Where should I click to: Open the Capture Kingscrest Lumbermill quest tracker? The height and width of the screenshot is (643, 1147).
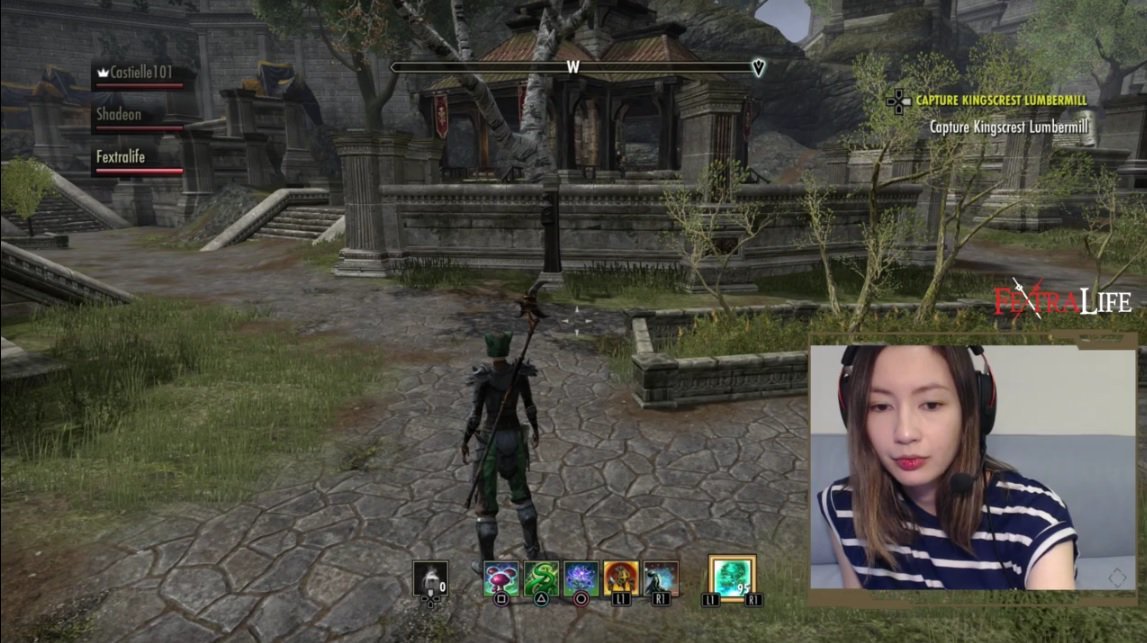1000,100
